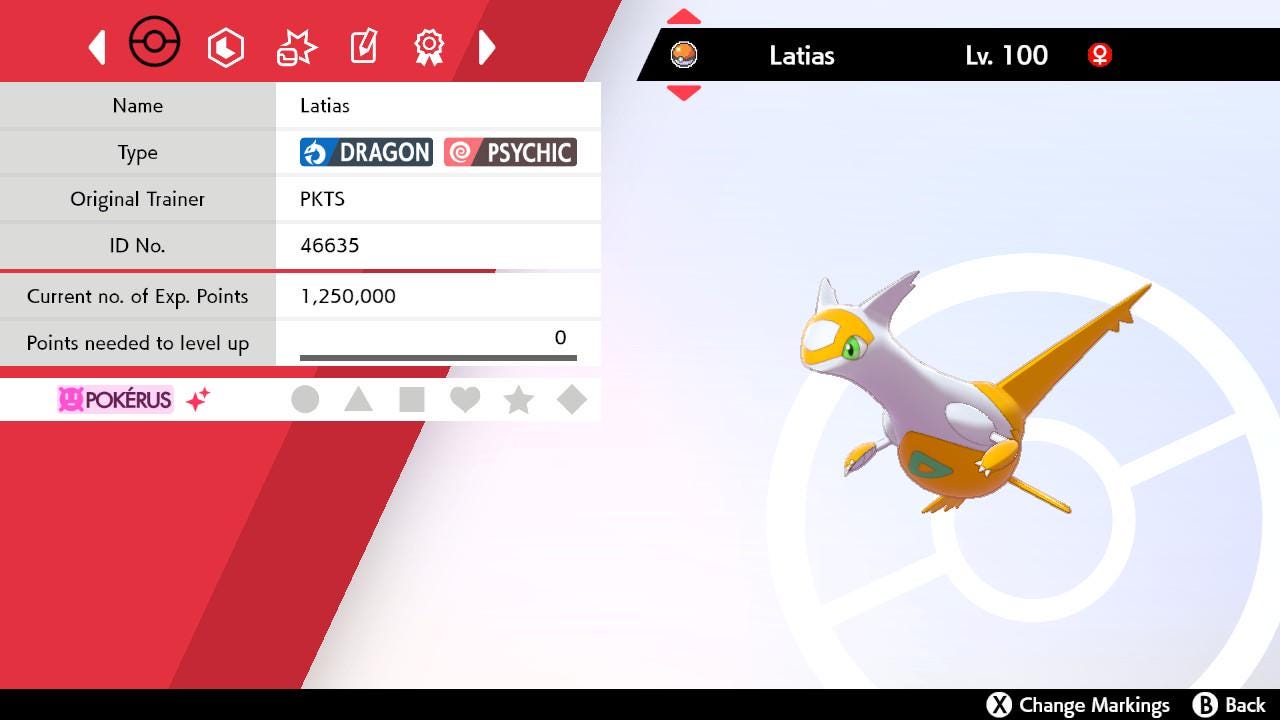This screenshot has height=720, width=1280.
Task: Advance to the next summary page arrow
Action: point(487,47)
